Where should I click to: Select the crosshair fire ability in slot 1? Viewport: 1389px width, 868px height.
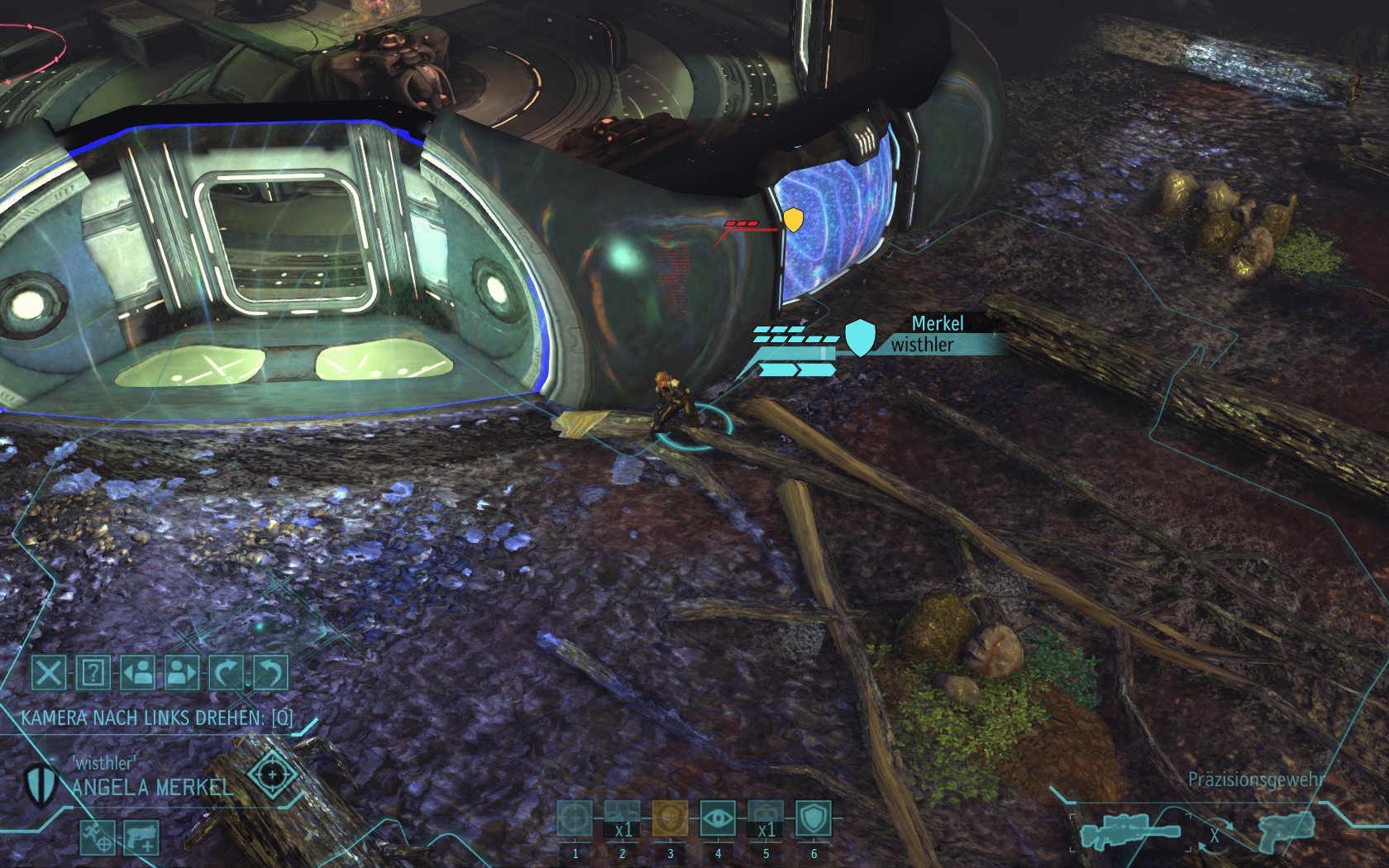coord(575,821)
